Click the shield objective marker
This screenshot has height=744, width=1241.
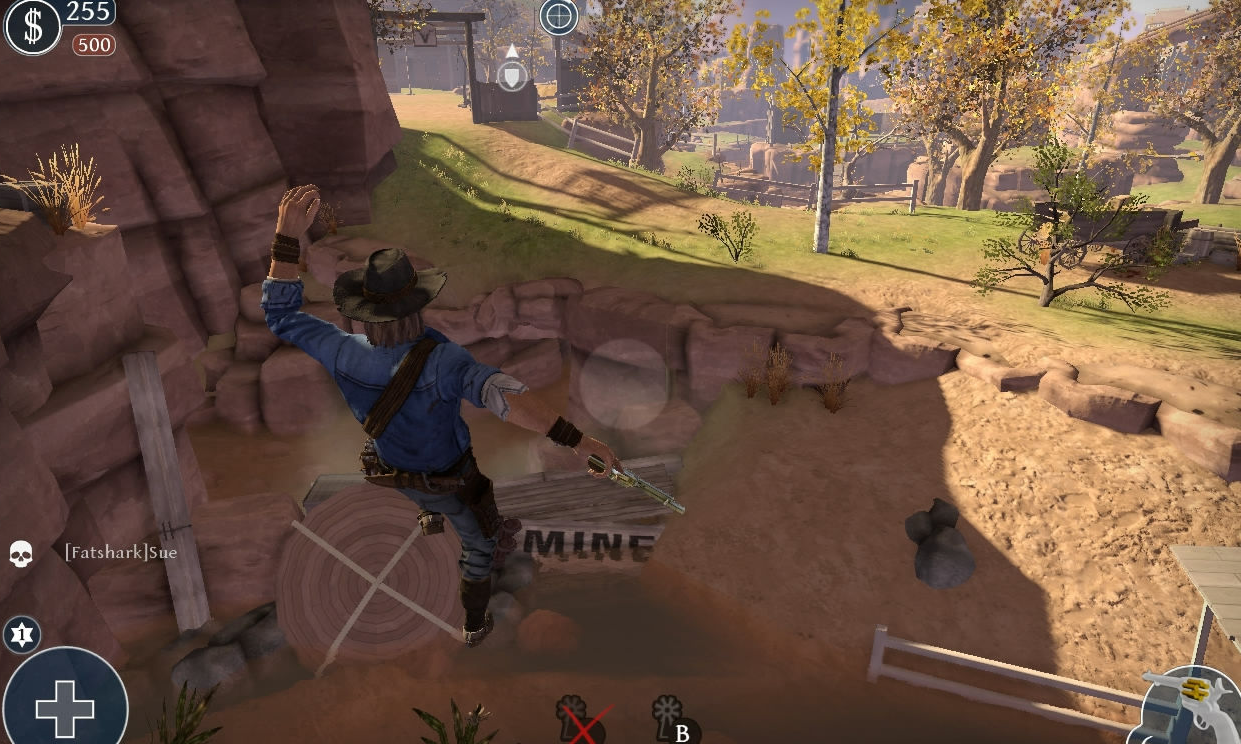click(x=512, y=75)
